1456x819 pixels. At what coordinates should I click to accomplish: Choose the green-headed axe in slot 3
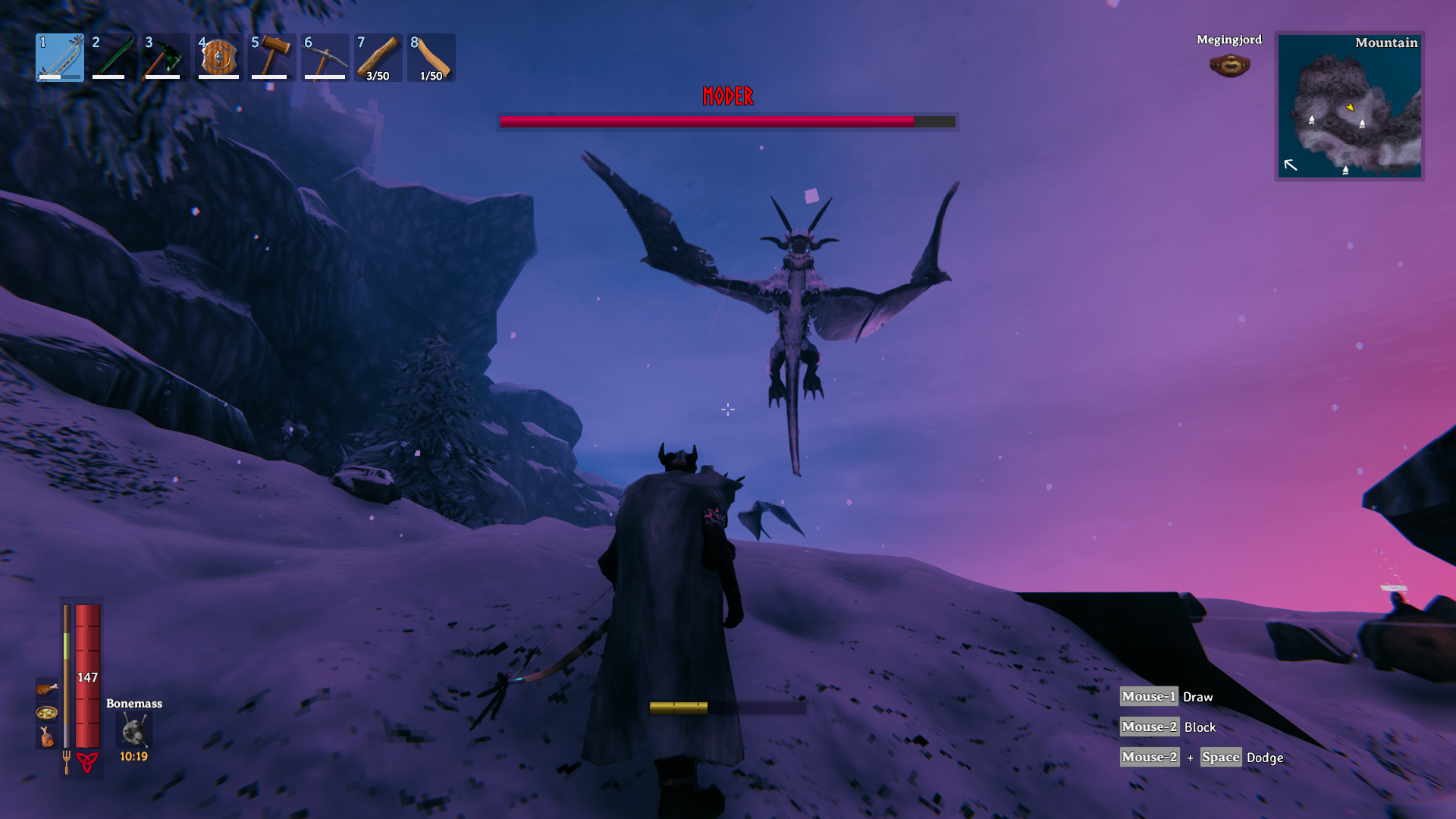pyautogui.click(x=166, y=58)
